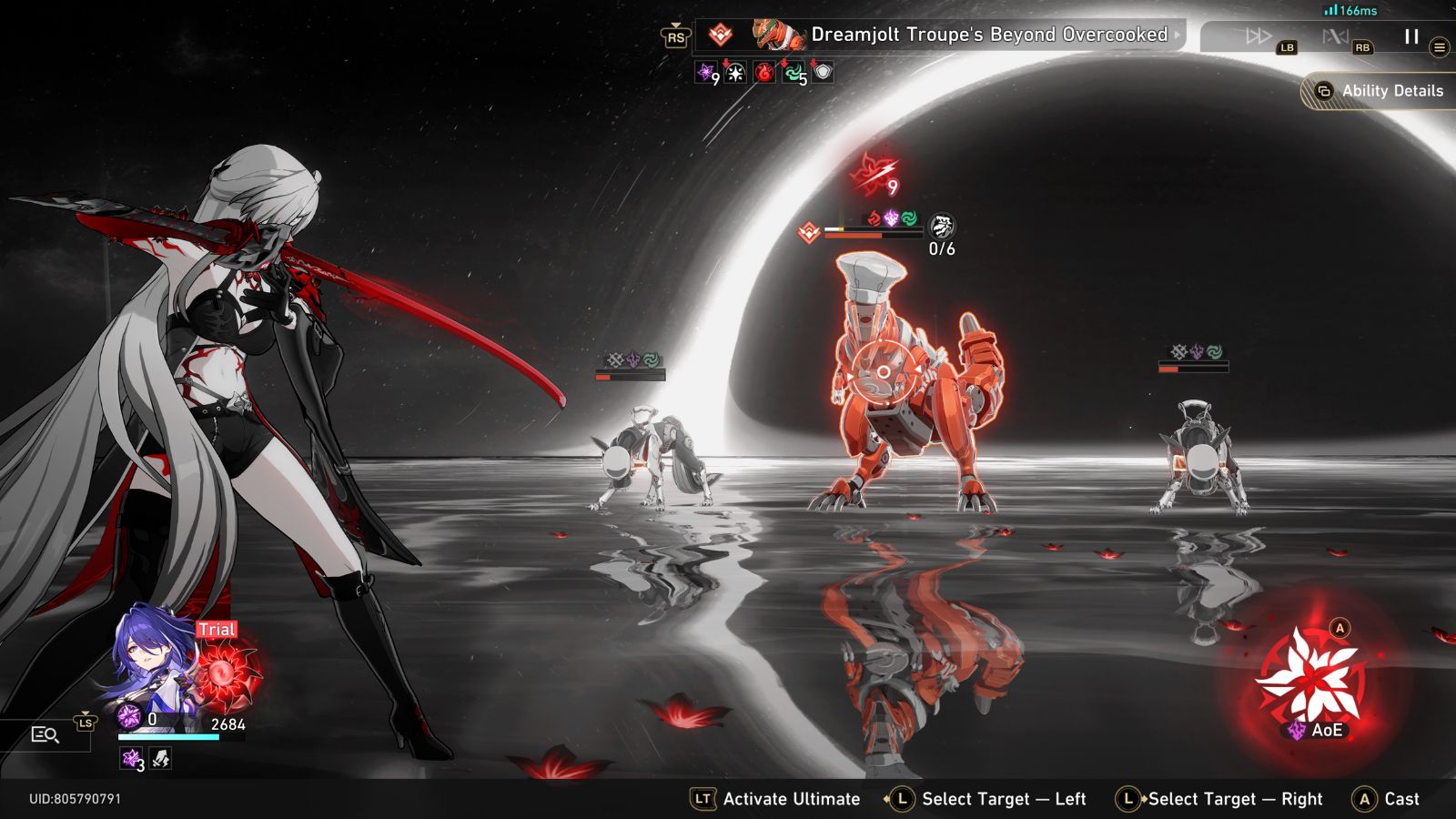The width and height of the screenshot is (1456, 819).
Task: Open the hamburger menu in the corner
Action: coord(1440,47)
